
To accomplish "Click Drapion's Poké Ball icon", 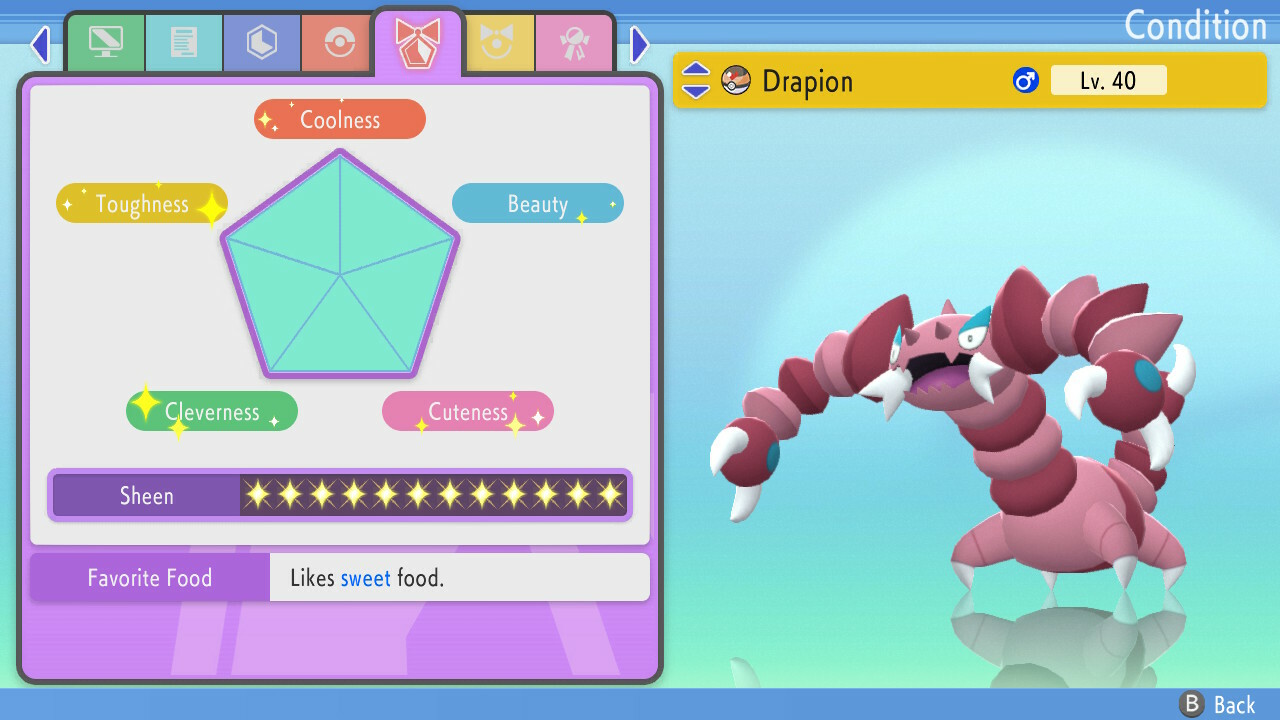I will (735, 80).
